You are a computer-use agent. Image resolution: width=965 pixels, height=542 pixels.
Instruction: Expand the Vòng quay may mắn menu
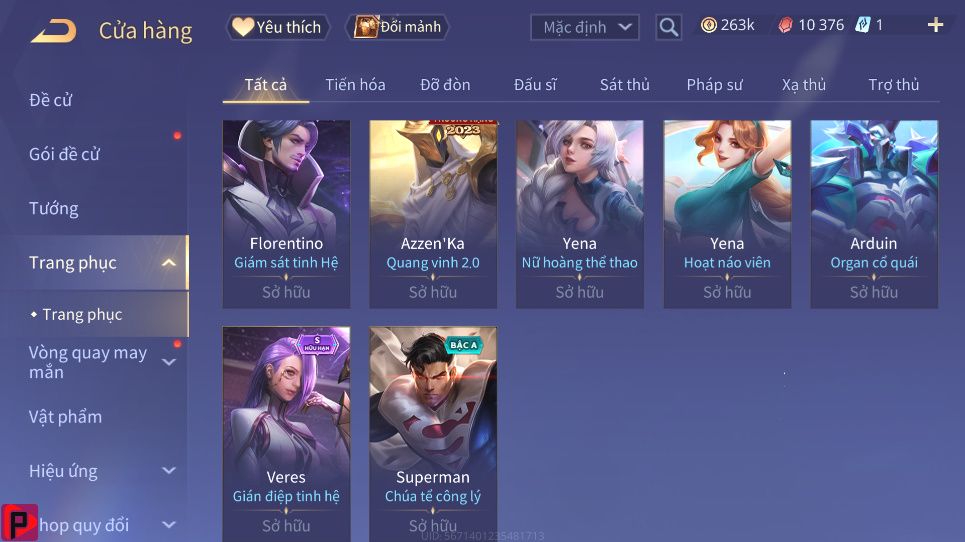(88, 362)
